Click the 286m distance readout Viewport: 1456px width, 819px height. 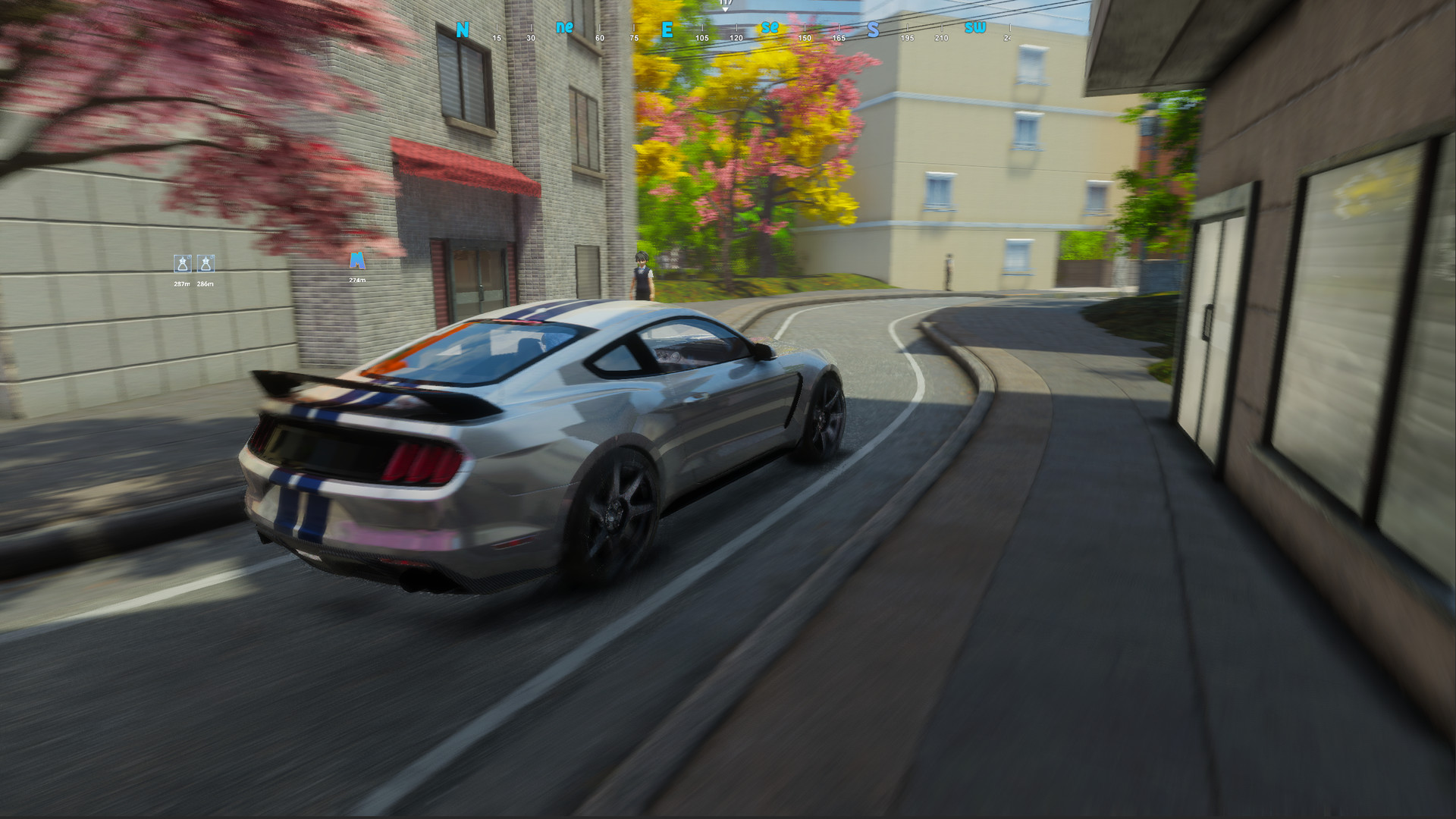[204, 282]
